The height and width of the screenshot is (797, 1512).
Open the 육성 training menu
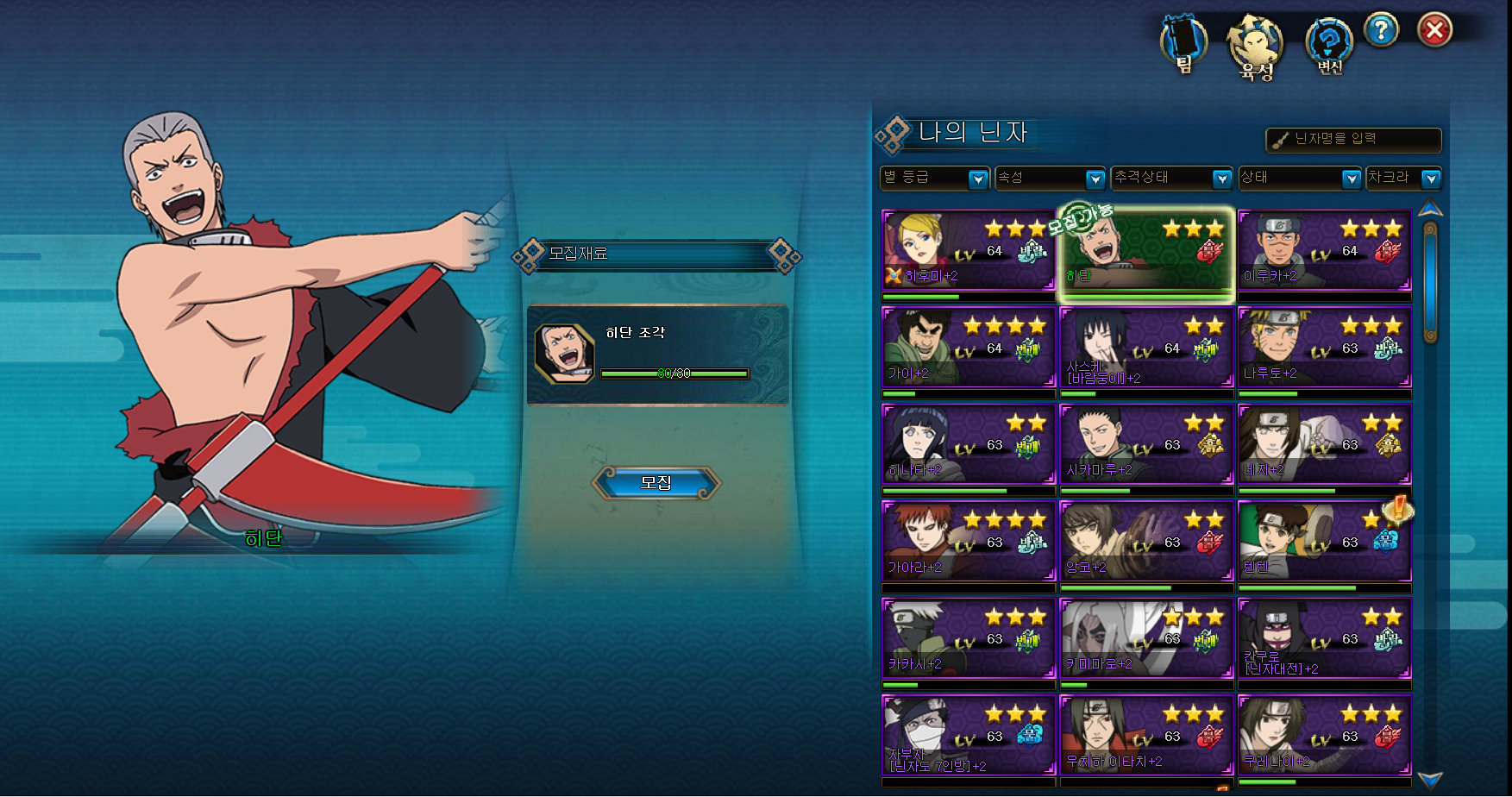[x=1256, y=47]
